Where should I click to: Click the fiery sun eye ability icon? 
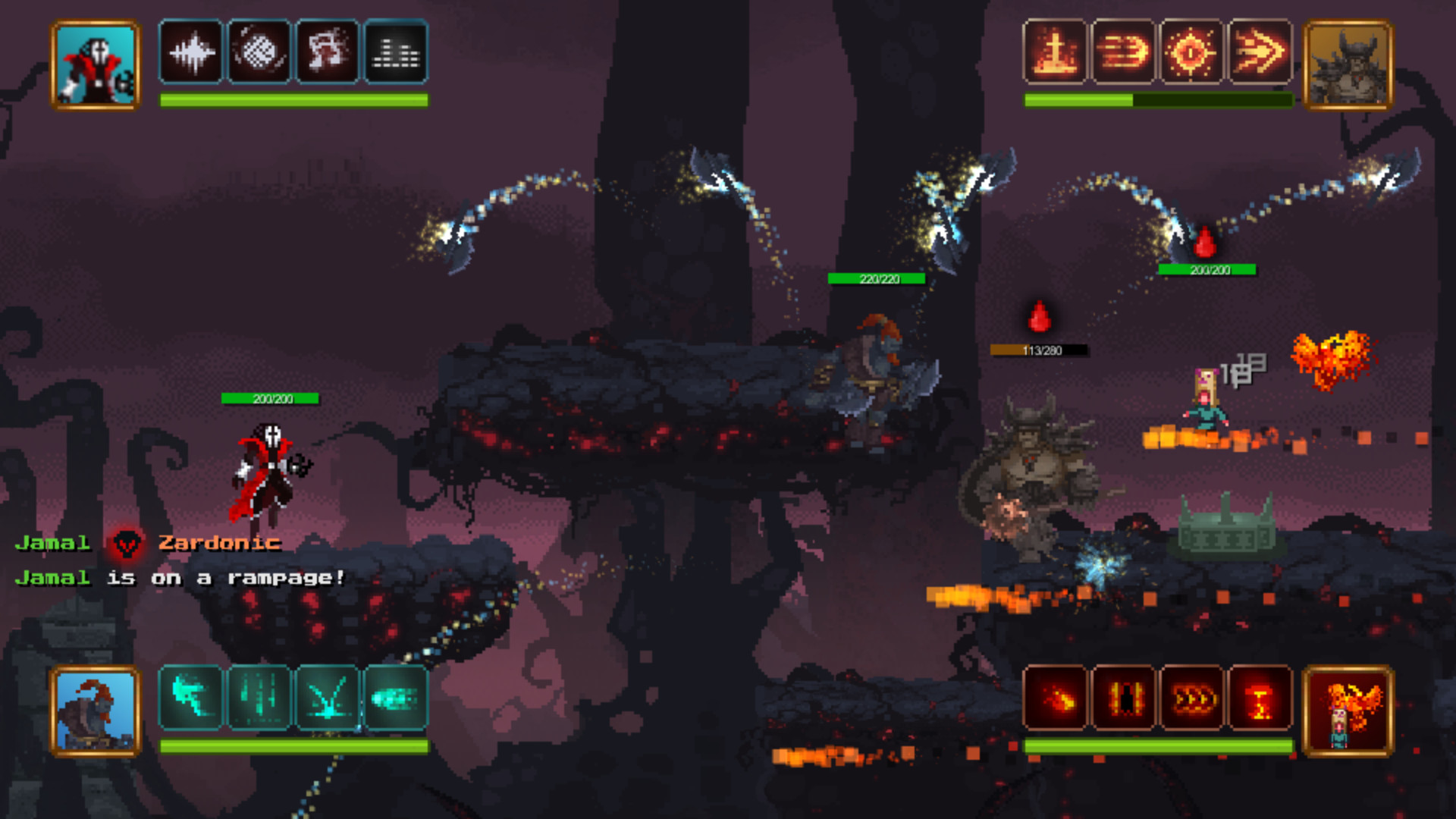pos(1192,52)
